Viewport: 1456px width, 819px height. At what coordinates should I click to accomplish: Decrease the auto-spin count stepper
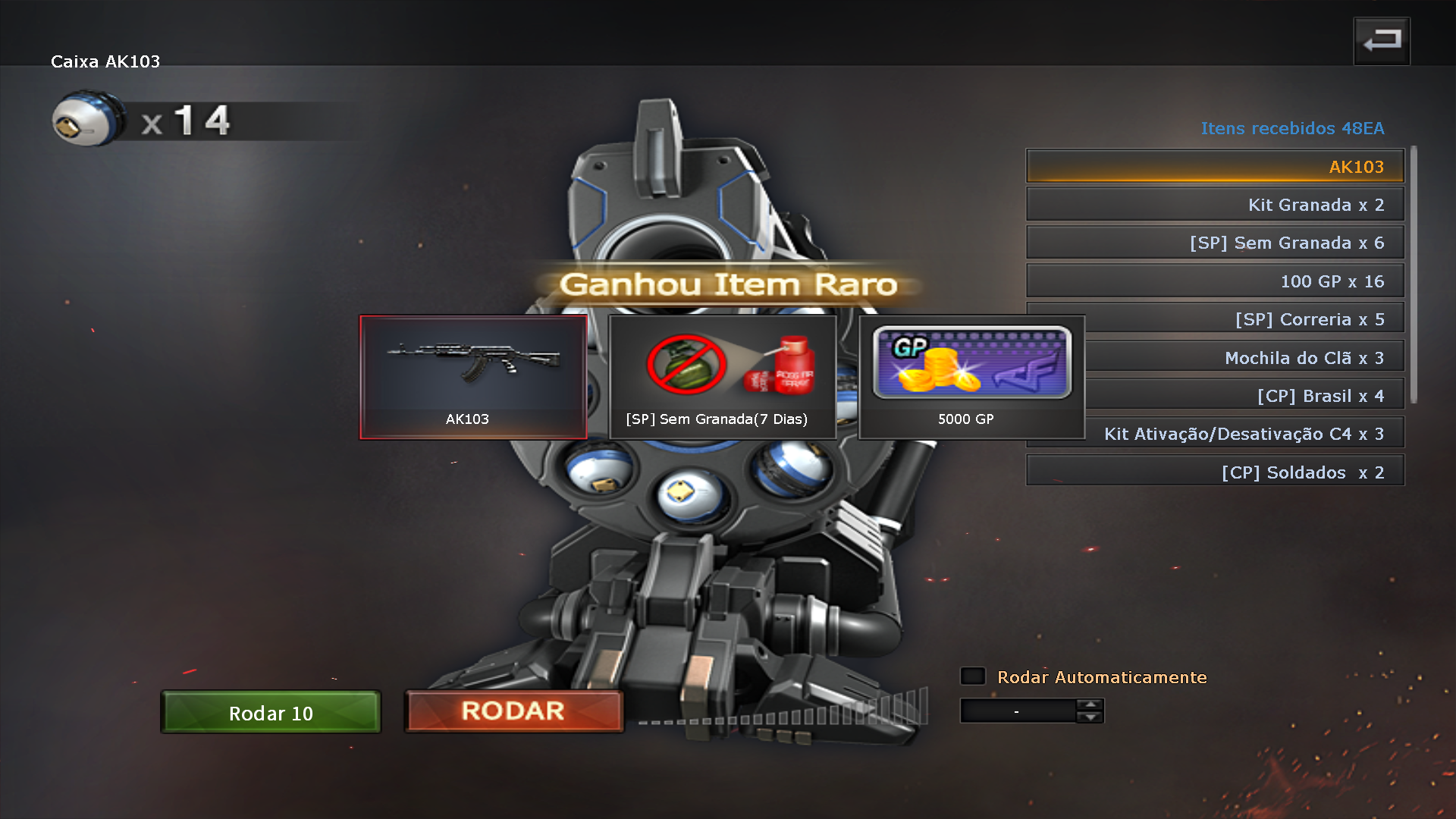tap(1090, 717)
